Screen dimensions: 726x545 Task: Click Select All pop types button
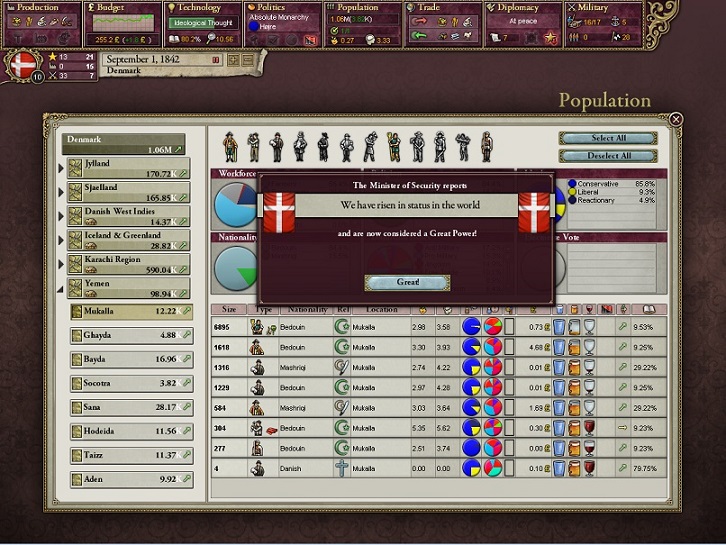(x=609, y=139)
